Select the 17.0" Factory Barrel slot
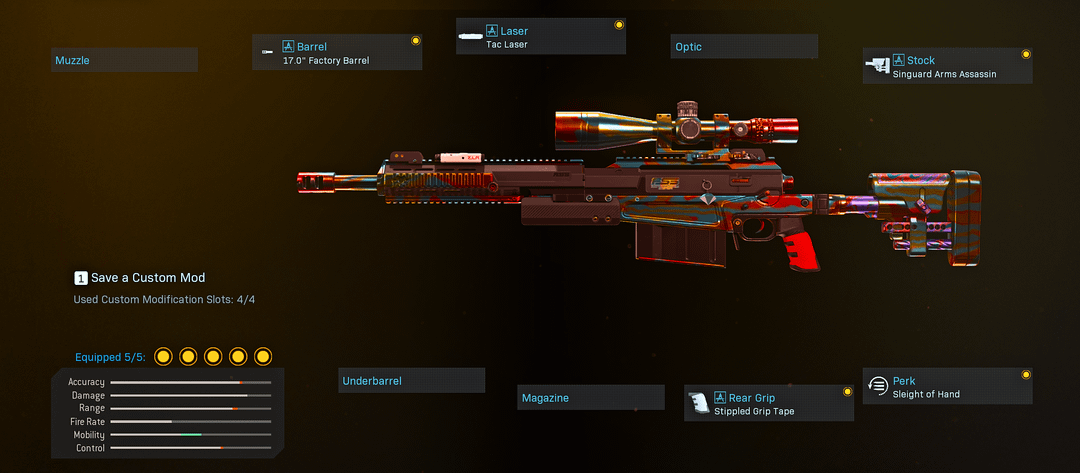 click(337, 53)
